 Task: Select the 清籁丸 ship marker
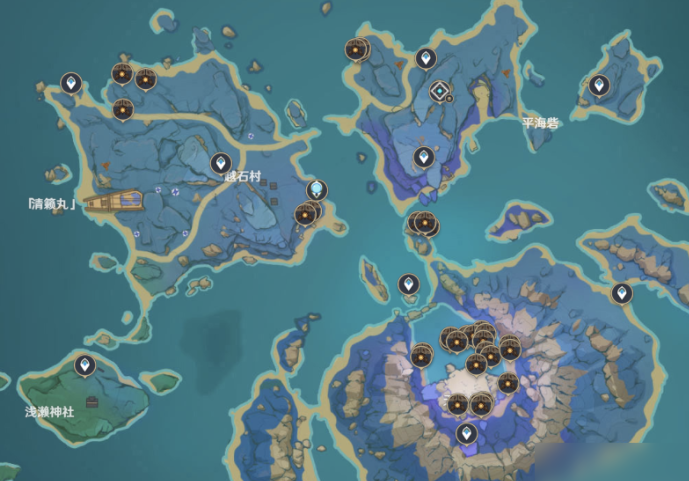pyautogui.click(x=112, y=202)
